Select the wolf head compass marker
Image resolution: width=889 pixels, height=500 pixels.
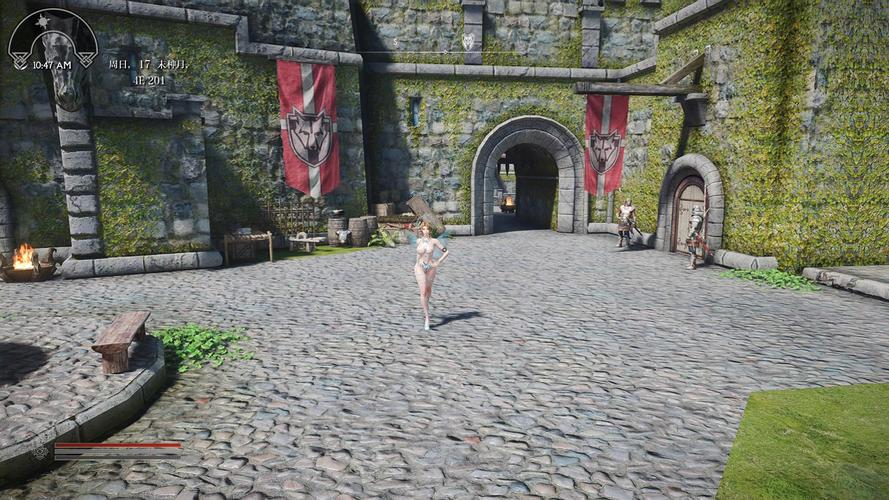click(x=467, y=41)
